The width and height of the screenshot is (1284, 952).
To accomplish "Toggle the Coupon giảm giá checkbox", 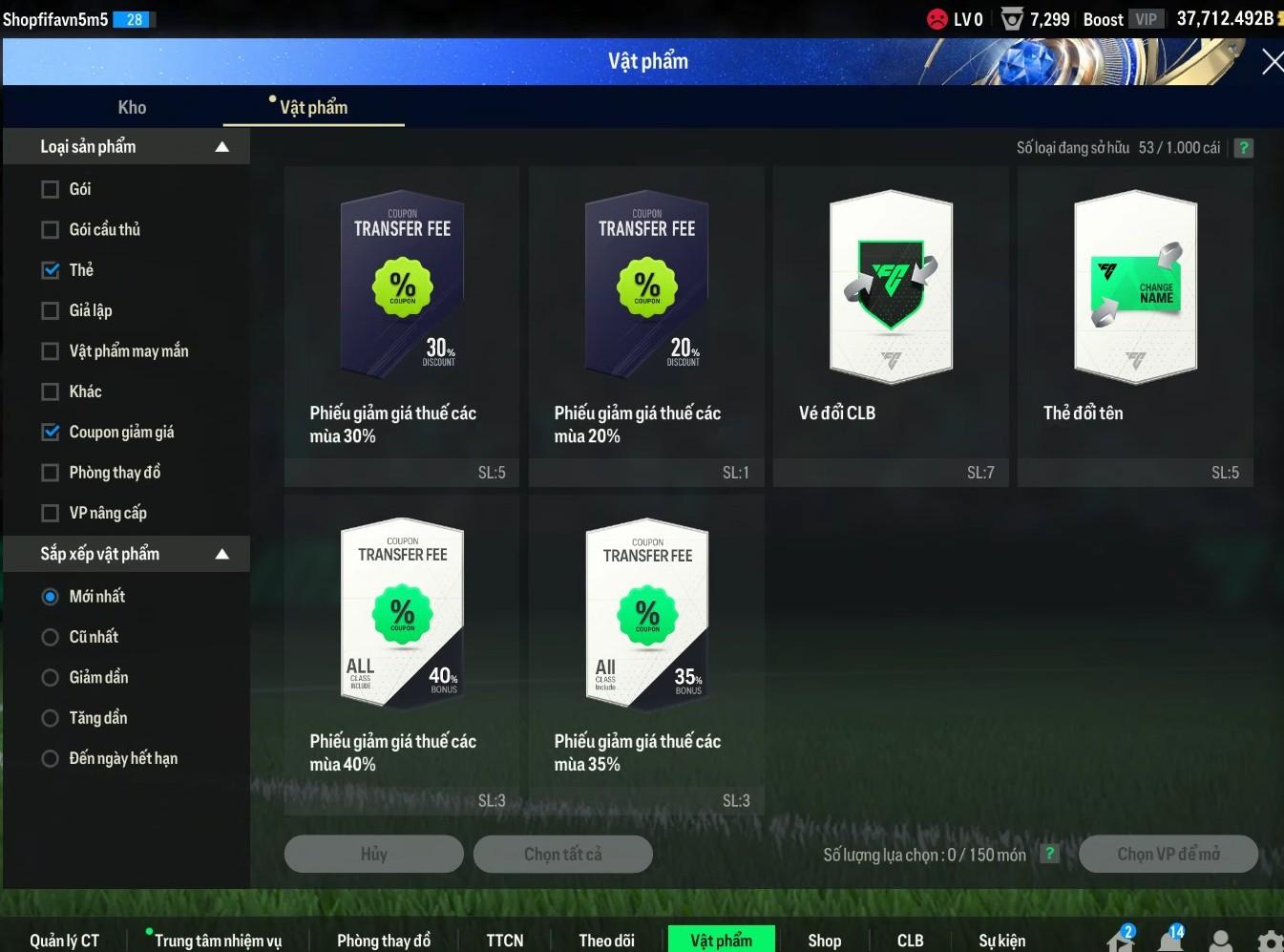I will pos(51,433).
